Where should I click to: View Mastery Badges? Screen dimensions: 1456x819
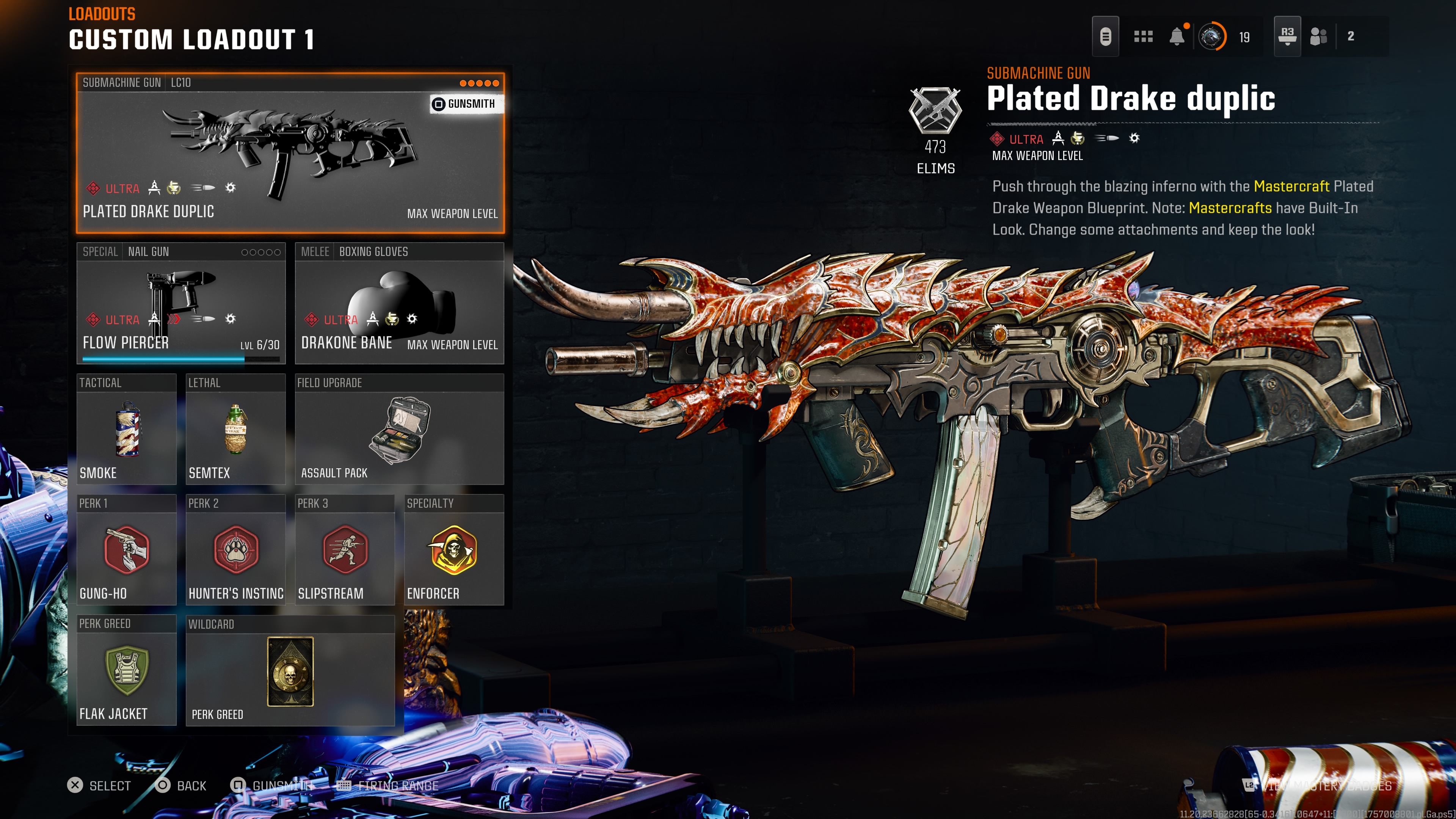[x=1317, y=786]
